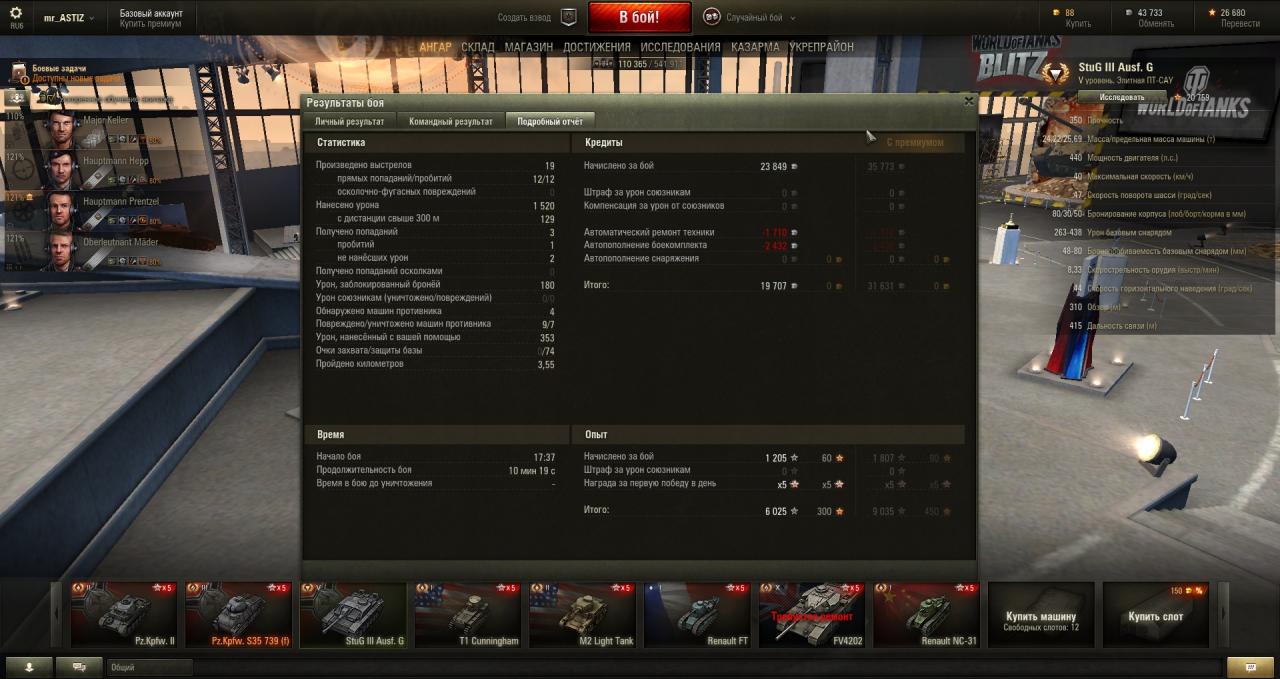Open the Командный результат tab

(x=451, y=121)
